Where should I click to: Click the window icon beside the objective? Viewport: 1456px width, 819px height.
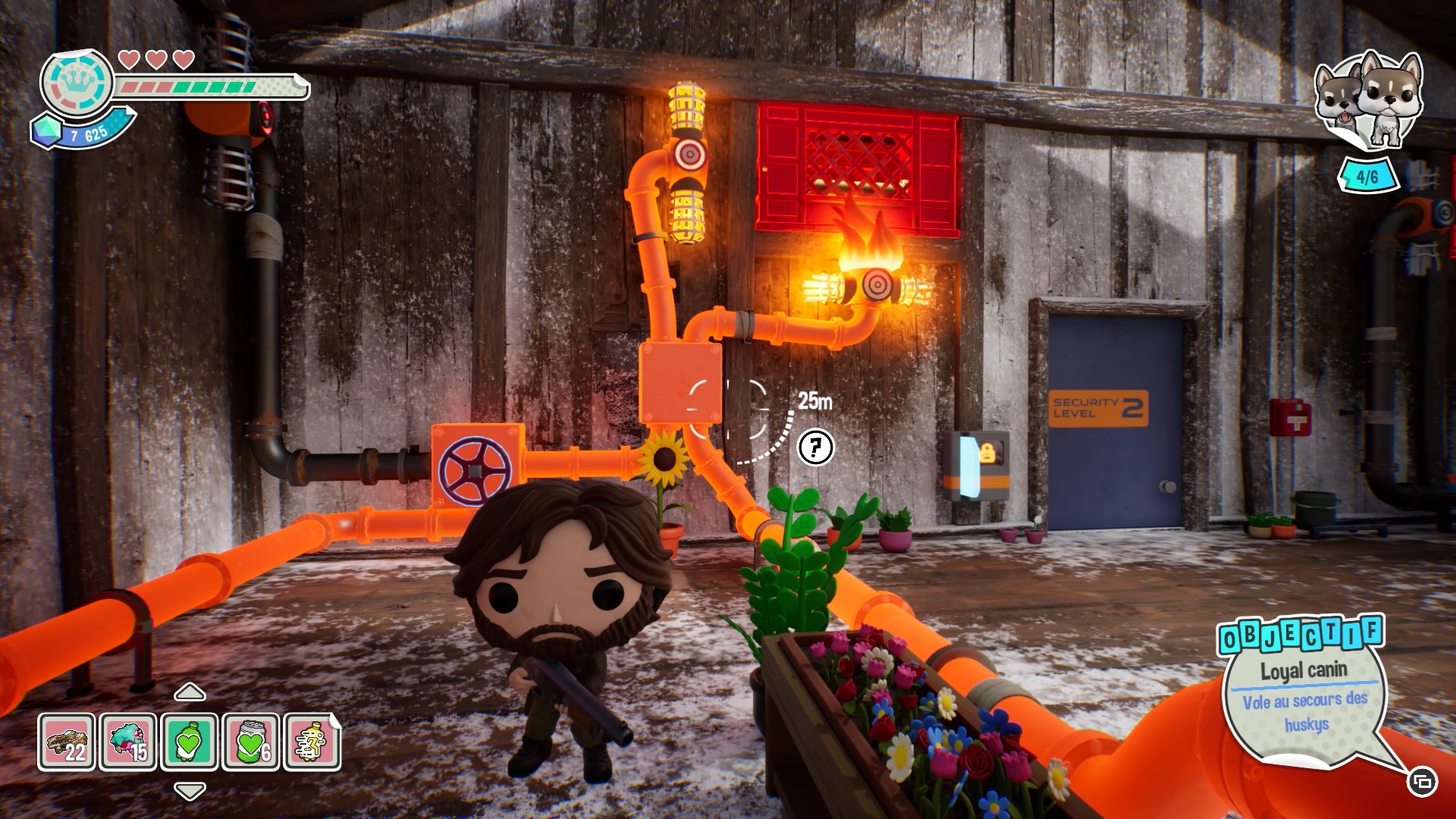1422,782
